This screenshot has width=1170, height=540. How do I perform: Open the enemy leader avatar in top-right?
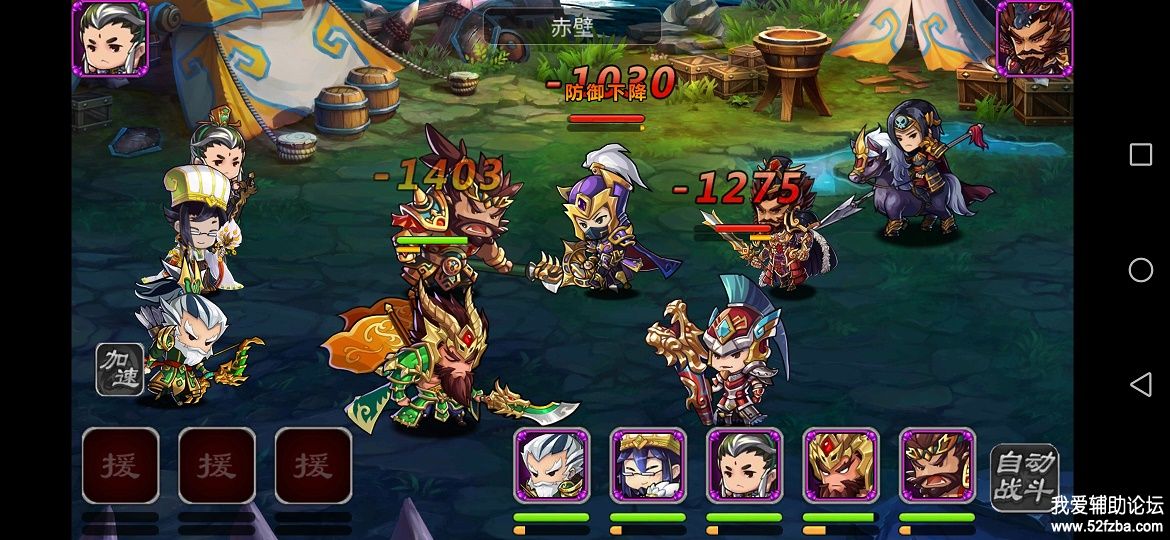click(x=1034, y=38)
